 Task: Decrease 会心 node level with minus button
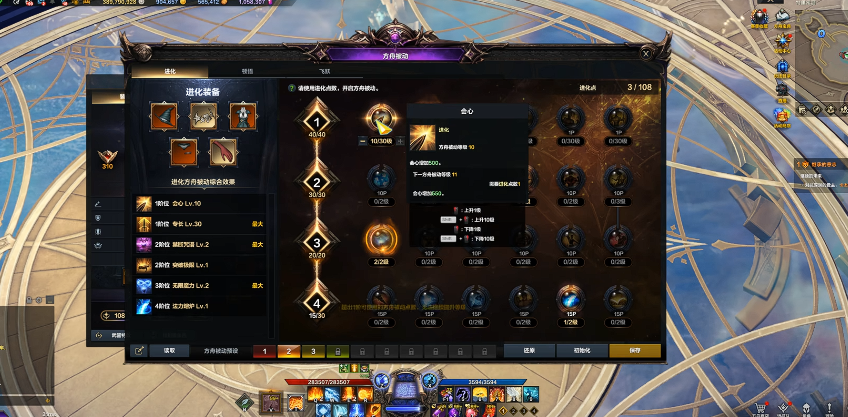pyautogui.click(x=362, y=141)
